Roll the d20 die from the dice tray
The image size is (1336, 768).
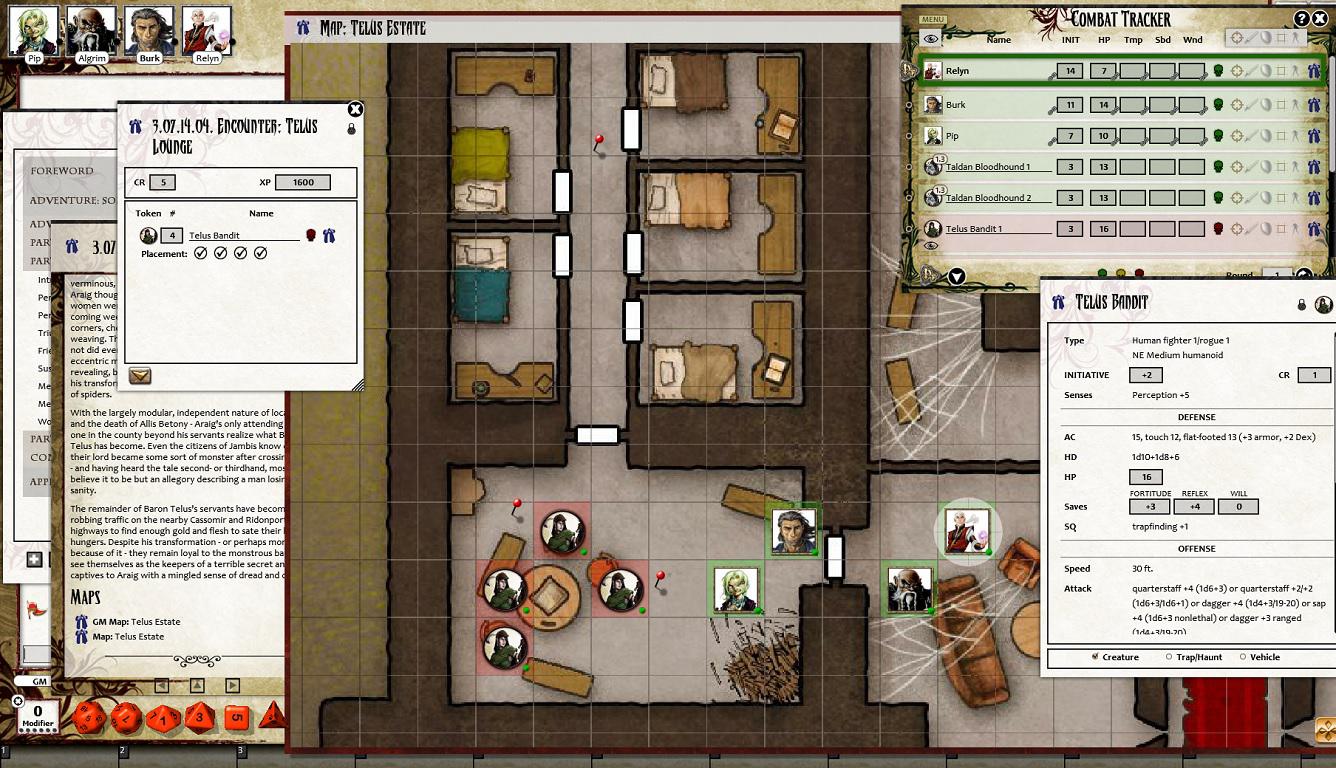(90, 718)
